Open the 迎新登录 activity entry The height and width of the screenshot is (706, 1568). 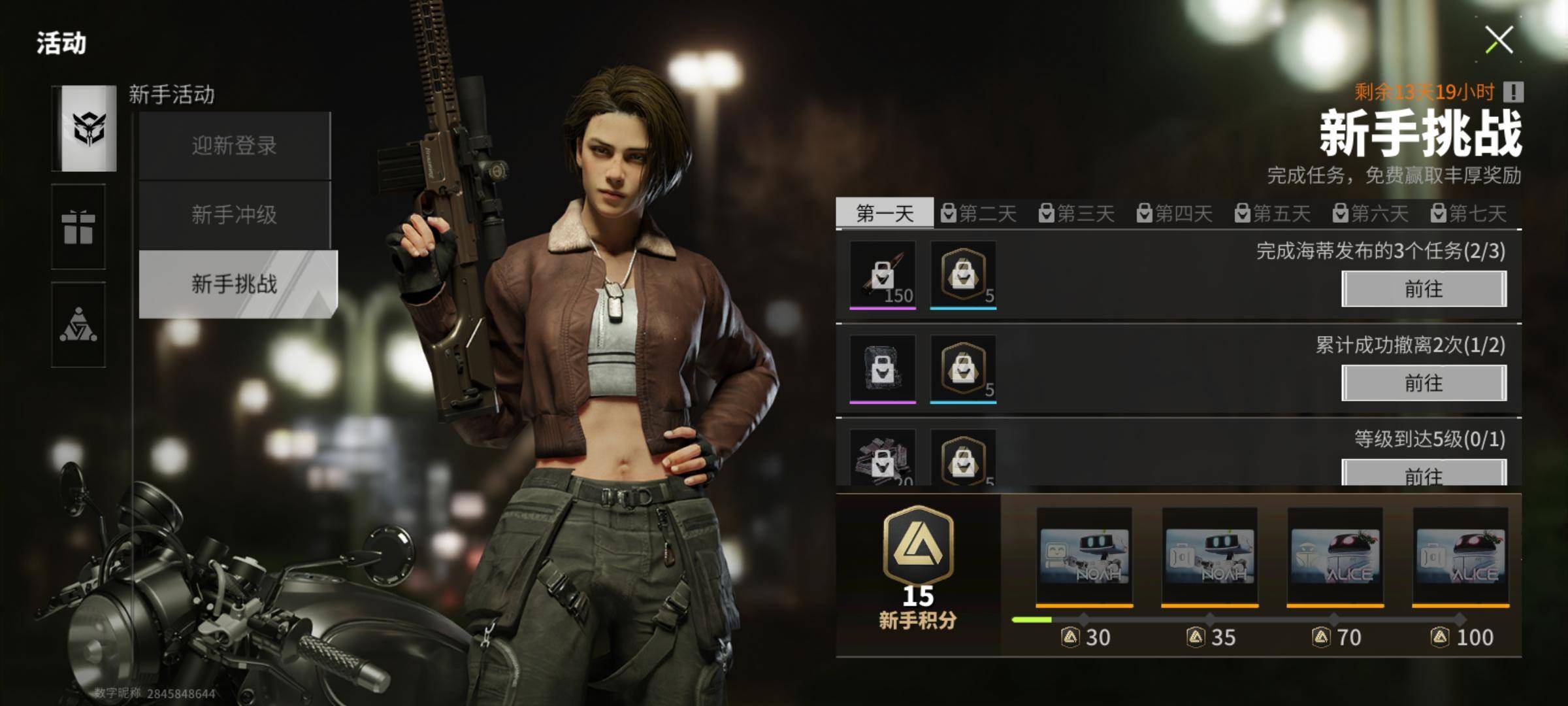tap(234, 146)
